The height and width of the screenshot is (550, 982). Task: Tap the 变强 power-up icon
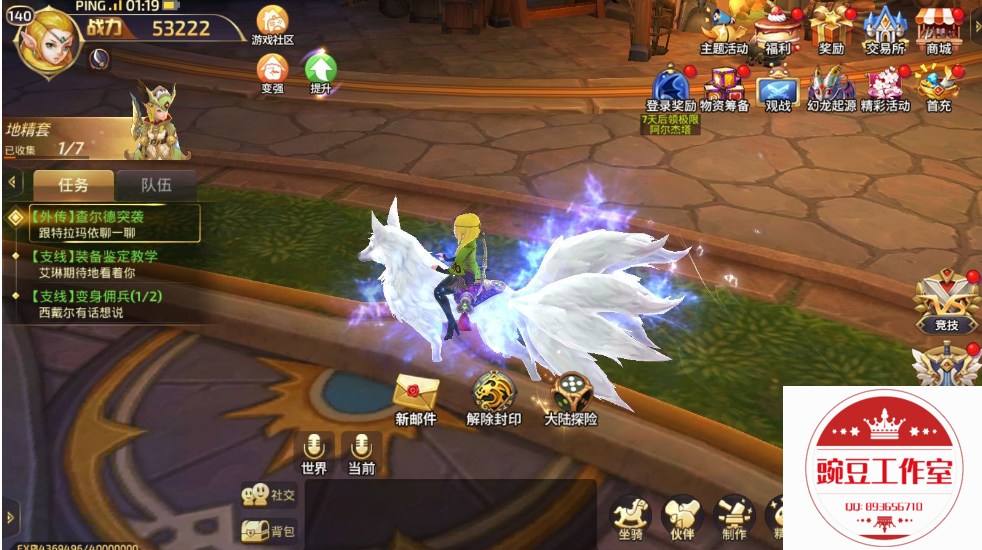point(272,71)
